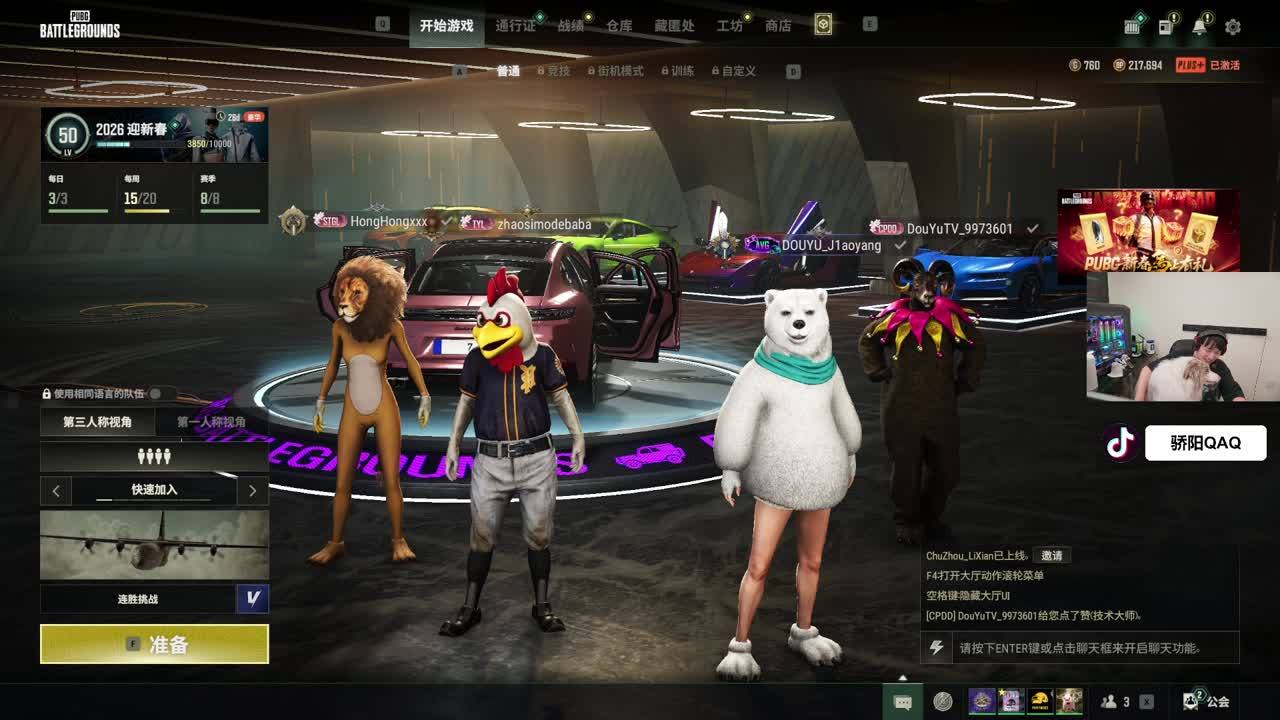Visit the 商店 store tab
Image resolution: width=1280 pixels, height=720 pixels.
[x=778, y=26]
